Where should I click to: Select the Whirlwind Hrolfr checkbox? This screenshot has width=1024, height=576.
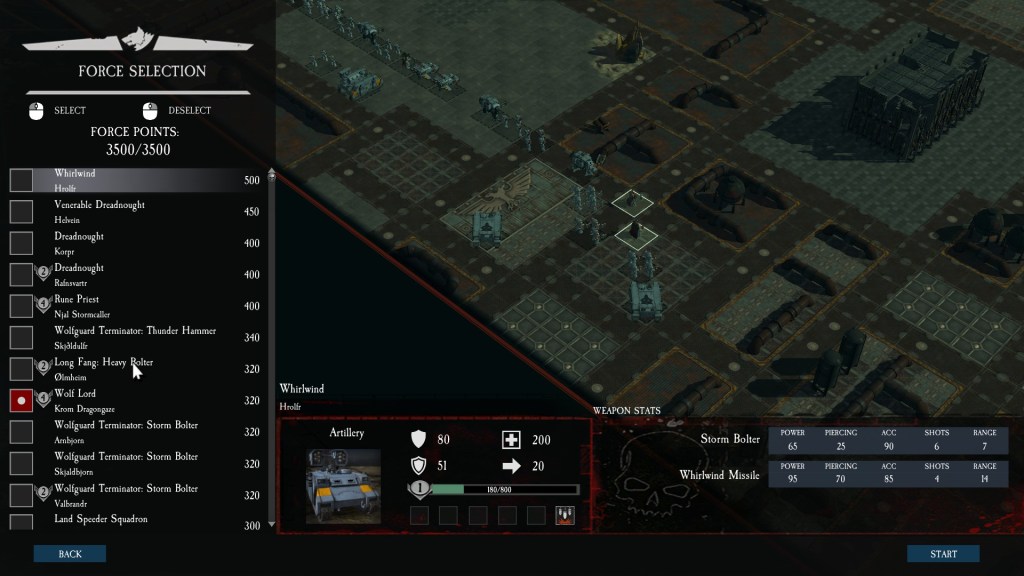[x=21, y=180]
